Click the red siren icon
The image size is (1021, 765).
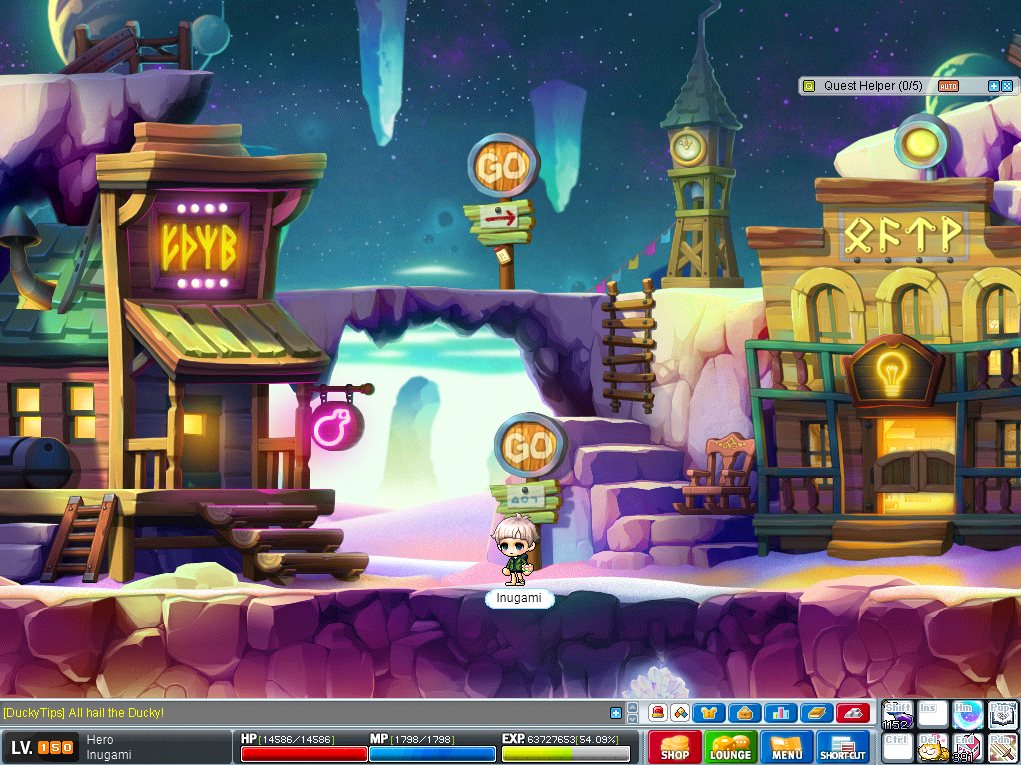(658, 713)
